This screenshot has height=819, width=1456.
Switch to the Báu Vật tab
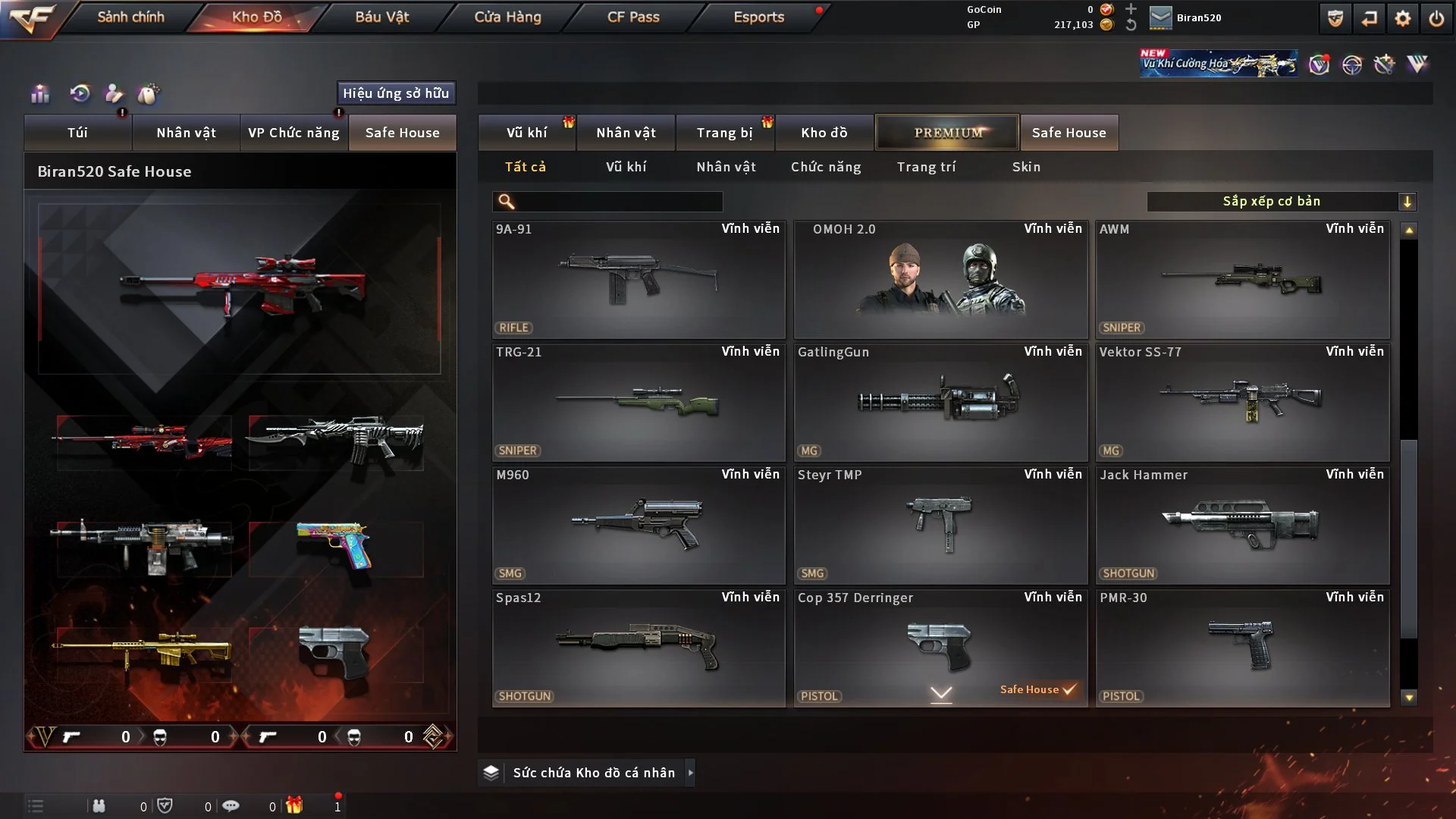coord(381,17)
